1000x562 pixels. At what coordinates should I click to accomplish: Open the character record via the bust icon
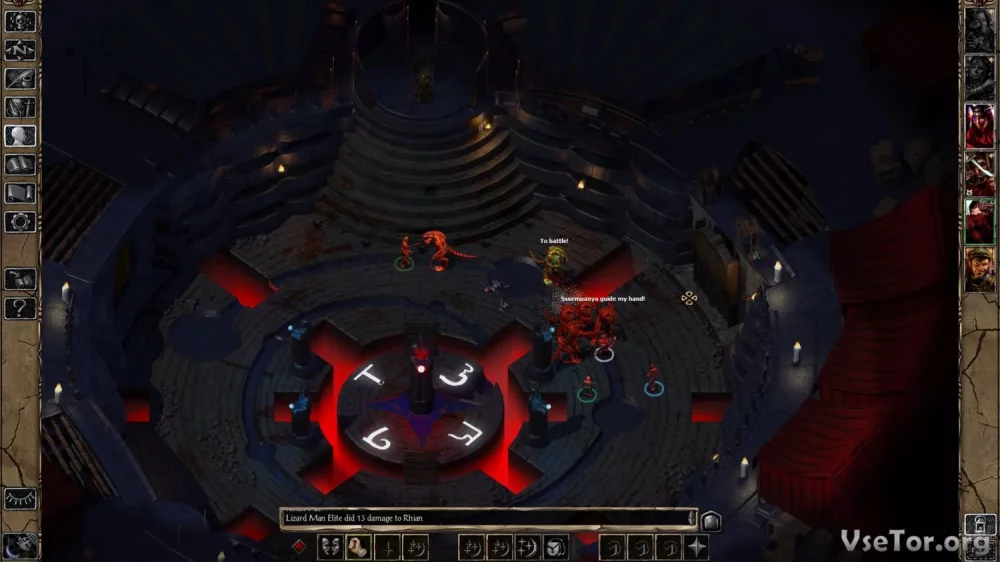click(20, 135)
